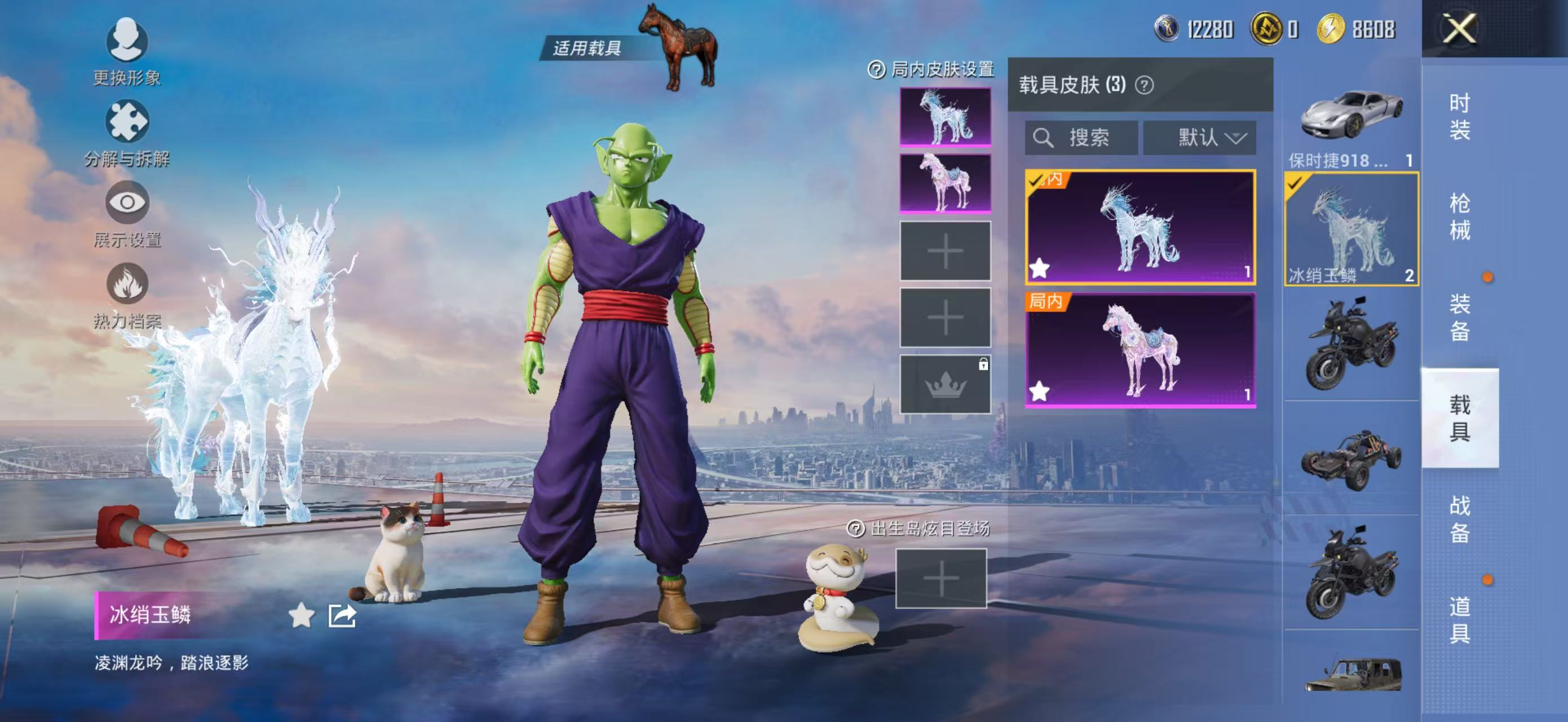Open 展示设置 display settings
The height and width of the screenshot is (722, 1568).
click(x=127, y=214)
